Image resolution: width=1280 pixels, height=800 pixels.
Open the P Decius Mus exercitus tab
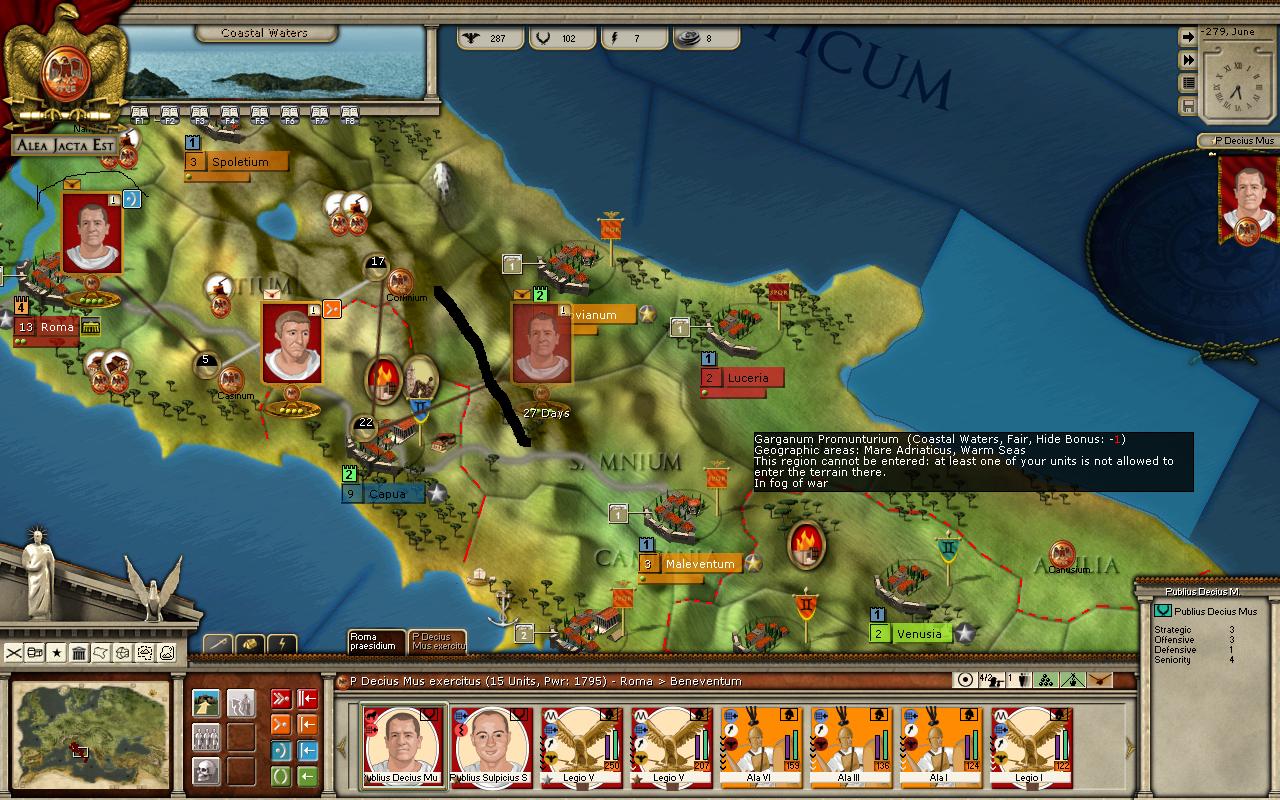(x=437, y=641)
